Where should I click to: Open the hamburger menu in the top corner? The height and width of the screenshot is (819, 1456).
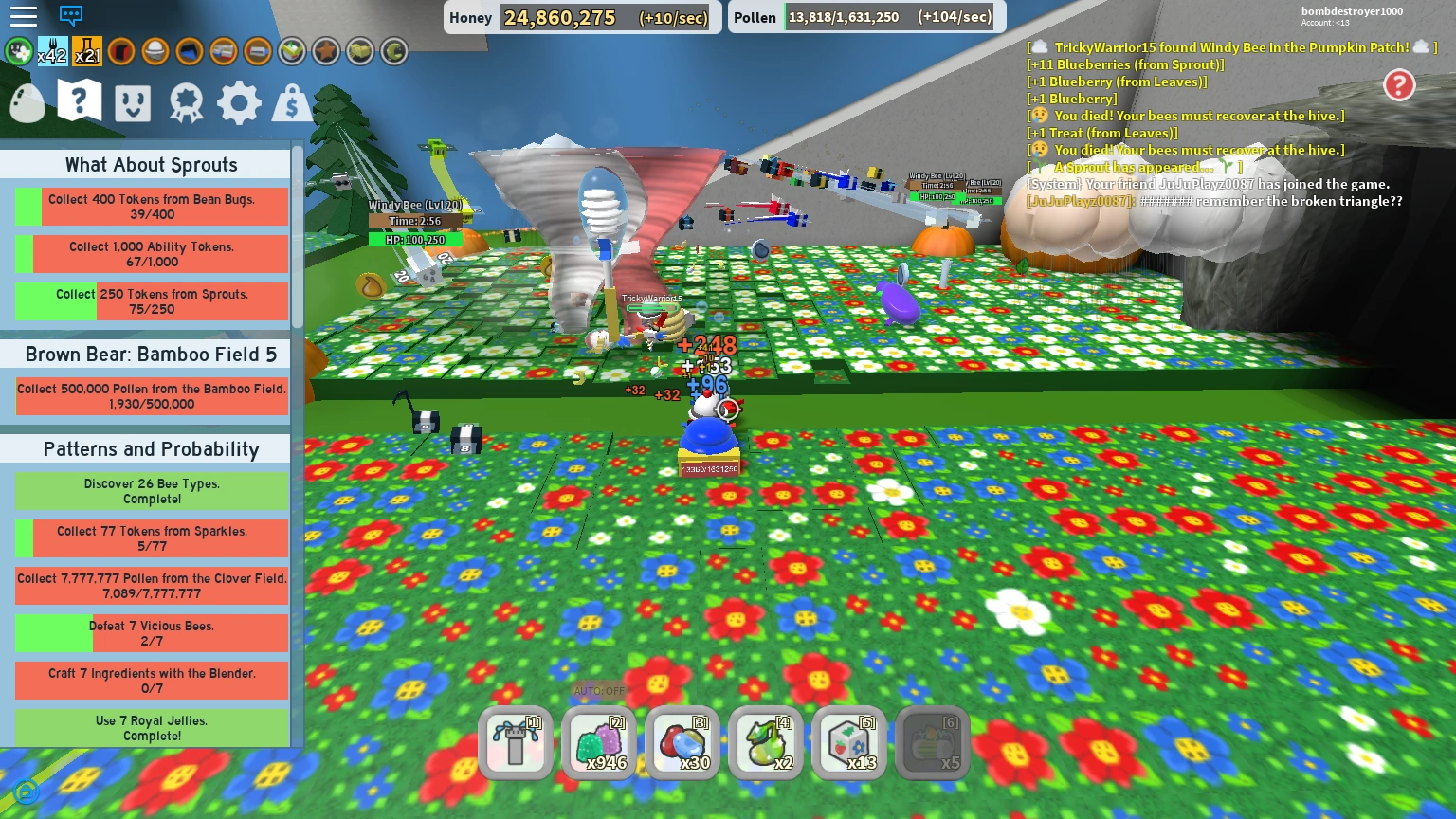(24, 15)
